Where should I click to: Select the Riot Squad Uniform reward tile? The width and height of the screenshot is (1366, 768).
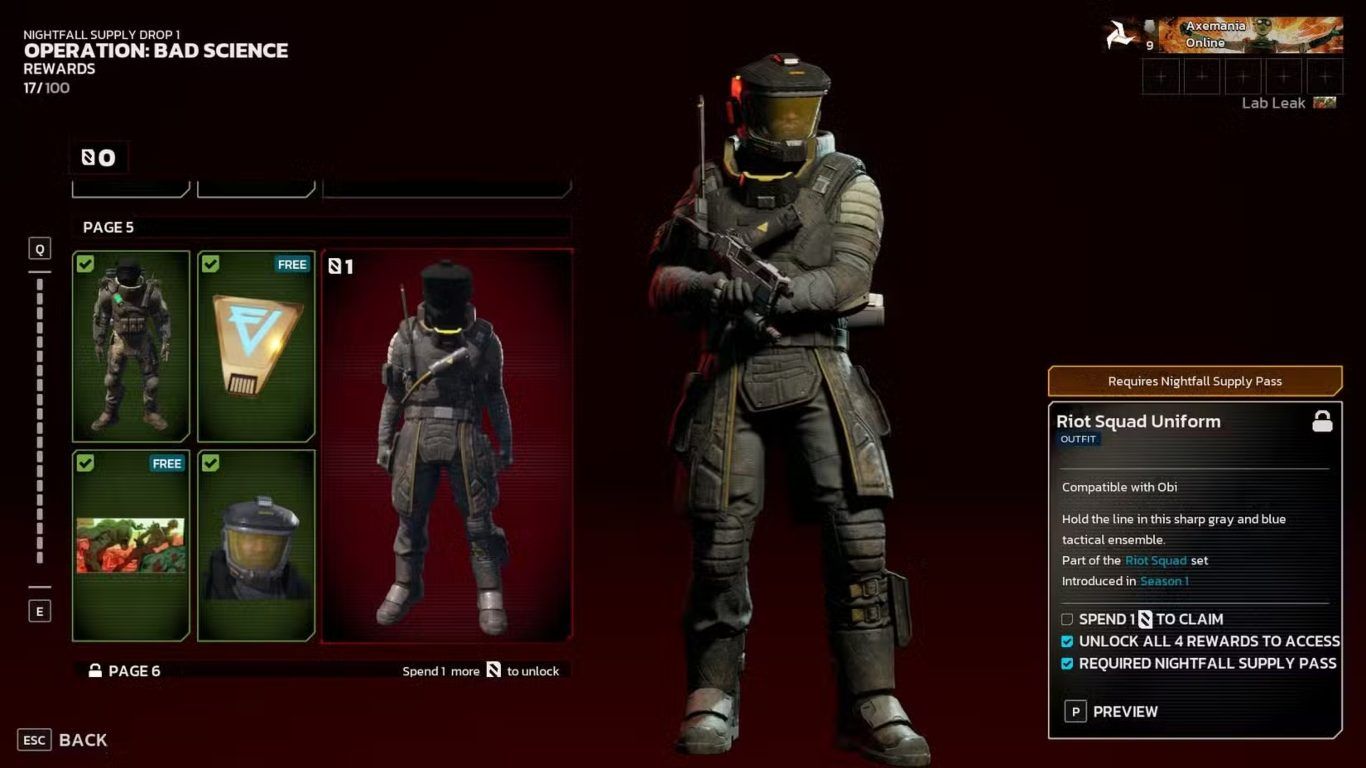446,445
